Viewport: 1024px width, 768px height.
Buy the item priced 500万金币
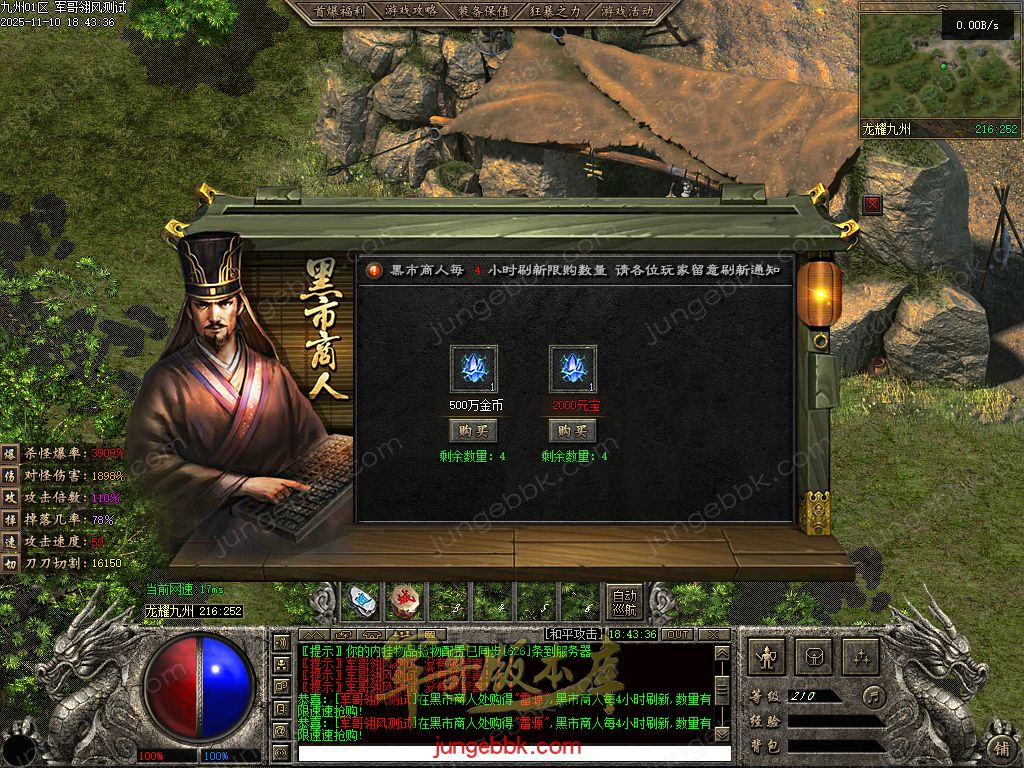[x=473, y=431]
